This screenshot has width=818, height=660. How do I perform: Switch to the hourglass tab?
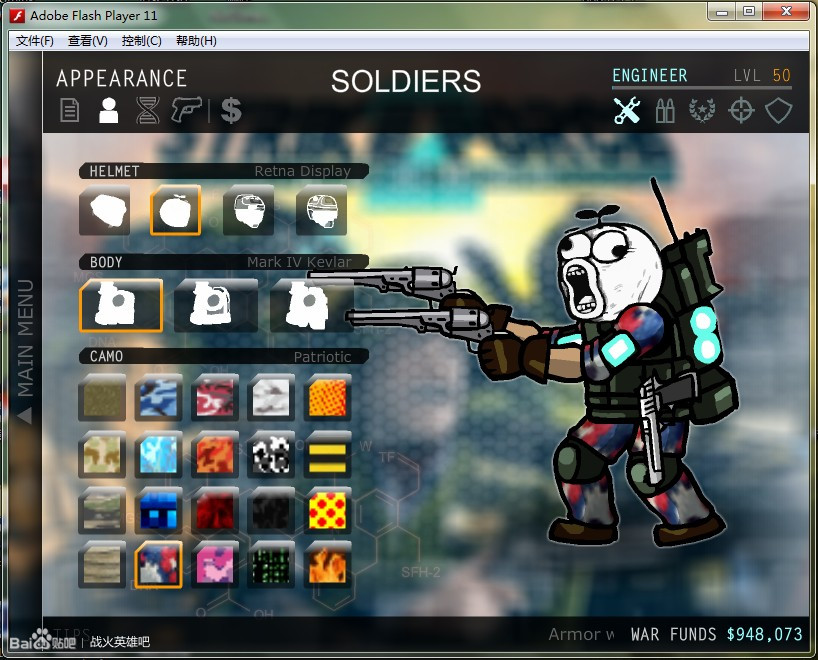148,110
